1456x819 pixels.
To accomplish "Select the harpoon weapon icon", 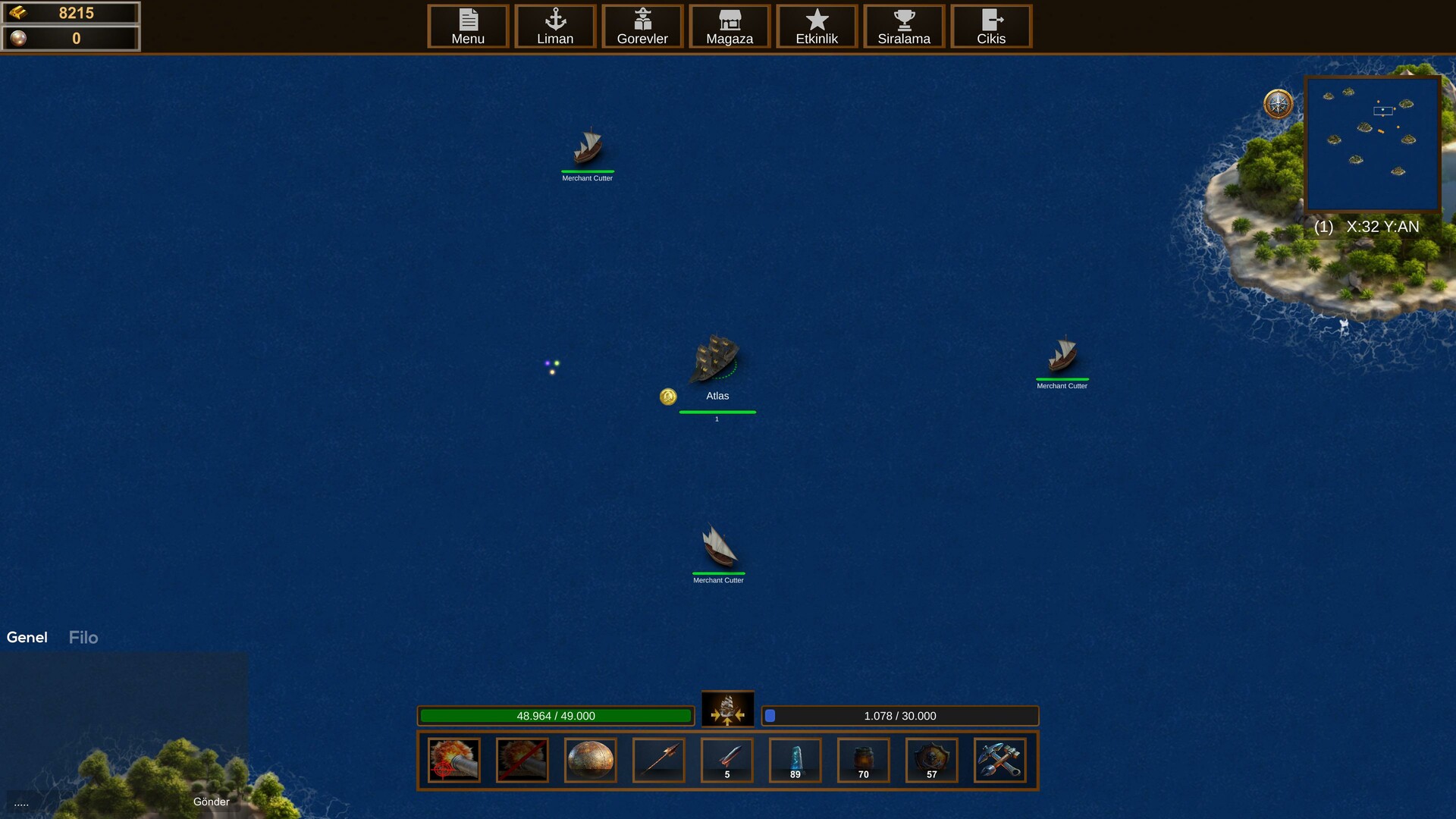I will pyautogui.click(x=658, y=760).
